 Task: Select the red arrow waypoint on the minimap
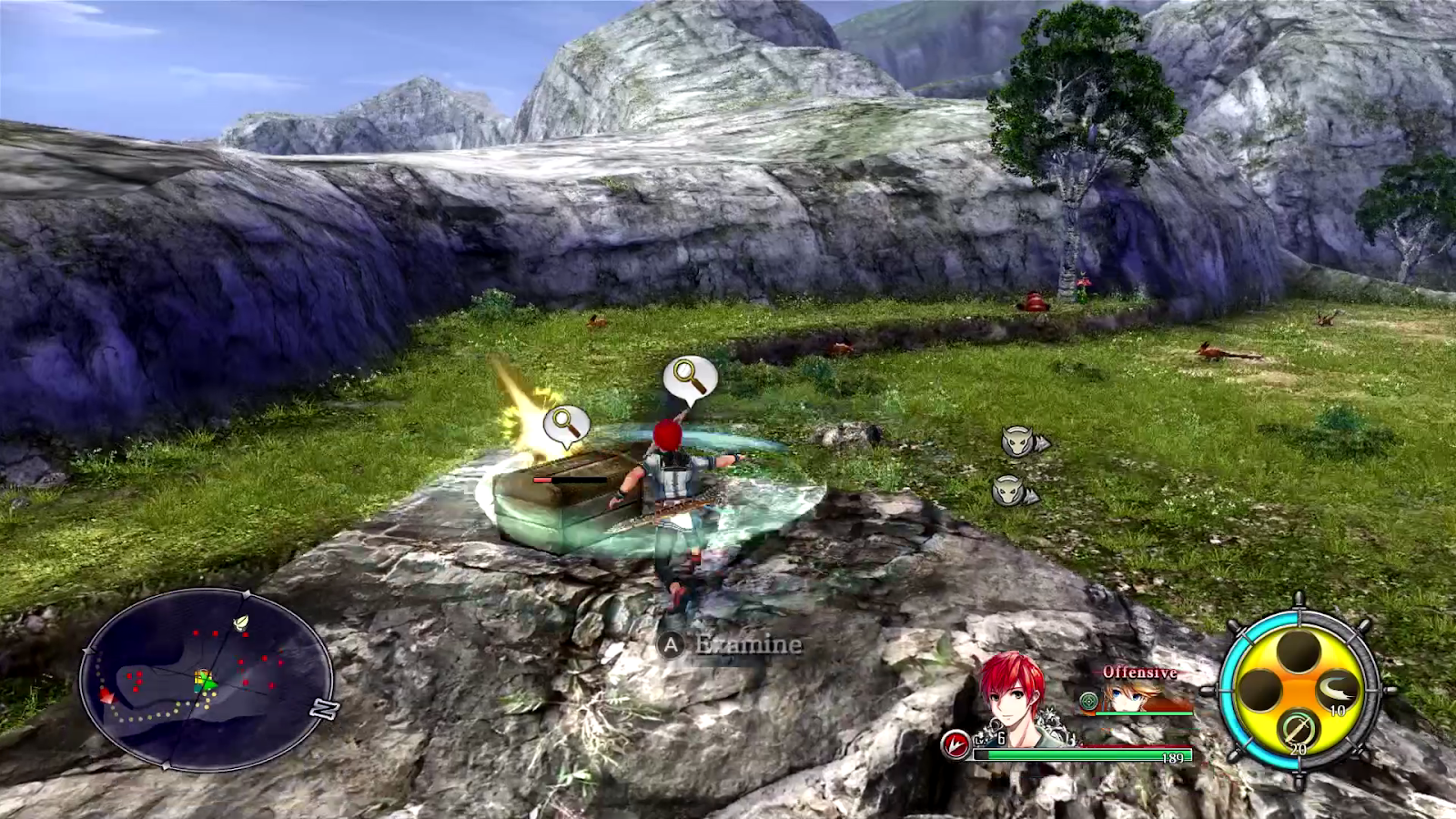point(105,696)
